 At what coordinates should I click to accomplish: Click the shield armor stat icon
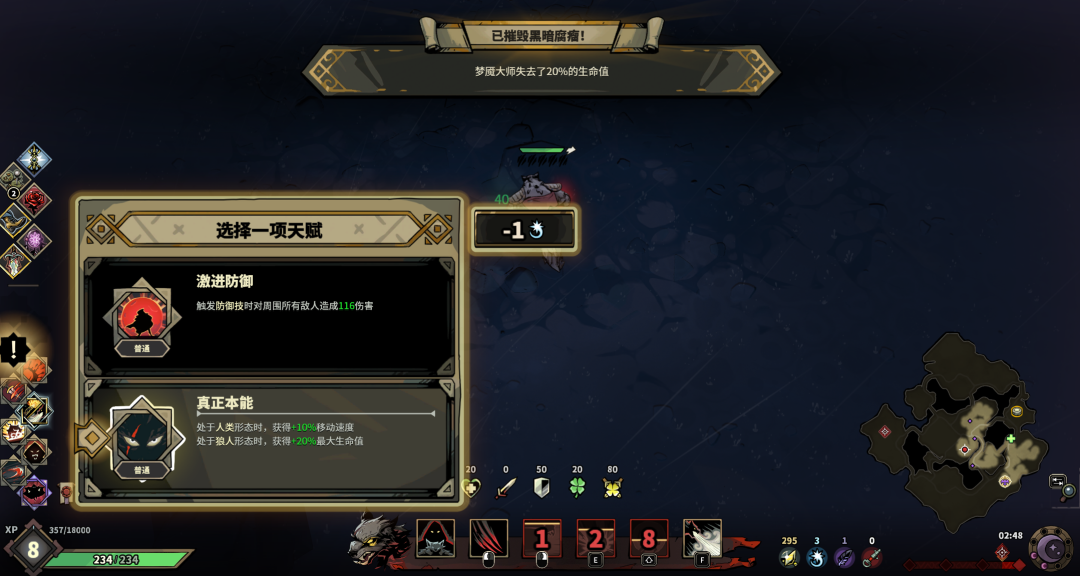541,487
